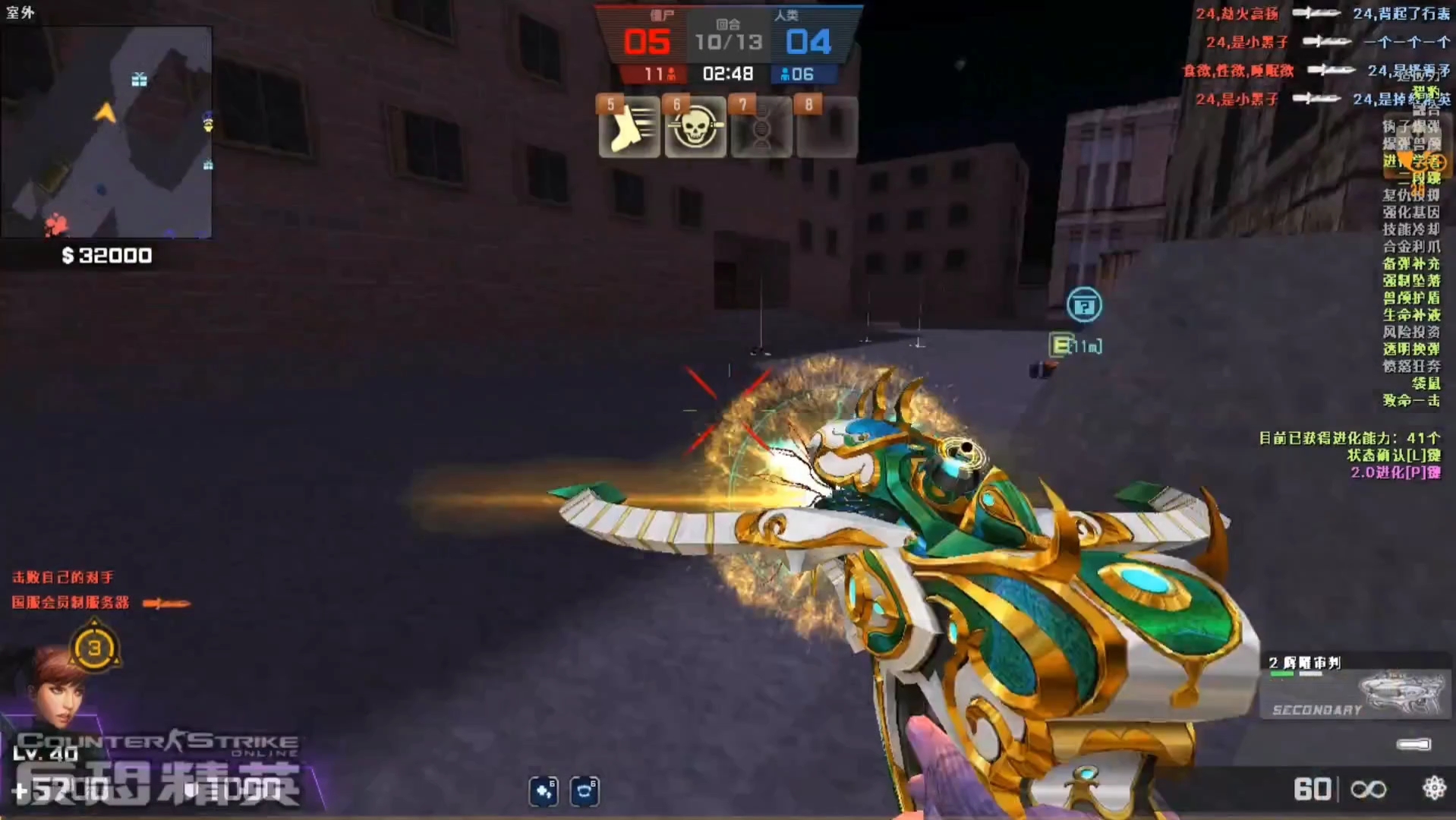The image size is (1456, 820).
Task: Select the question mark waypoint marker
Action: (1084, 305)
